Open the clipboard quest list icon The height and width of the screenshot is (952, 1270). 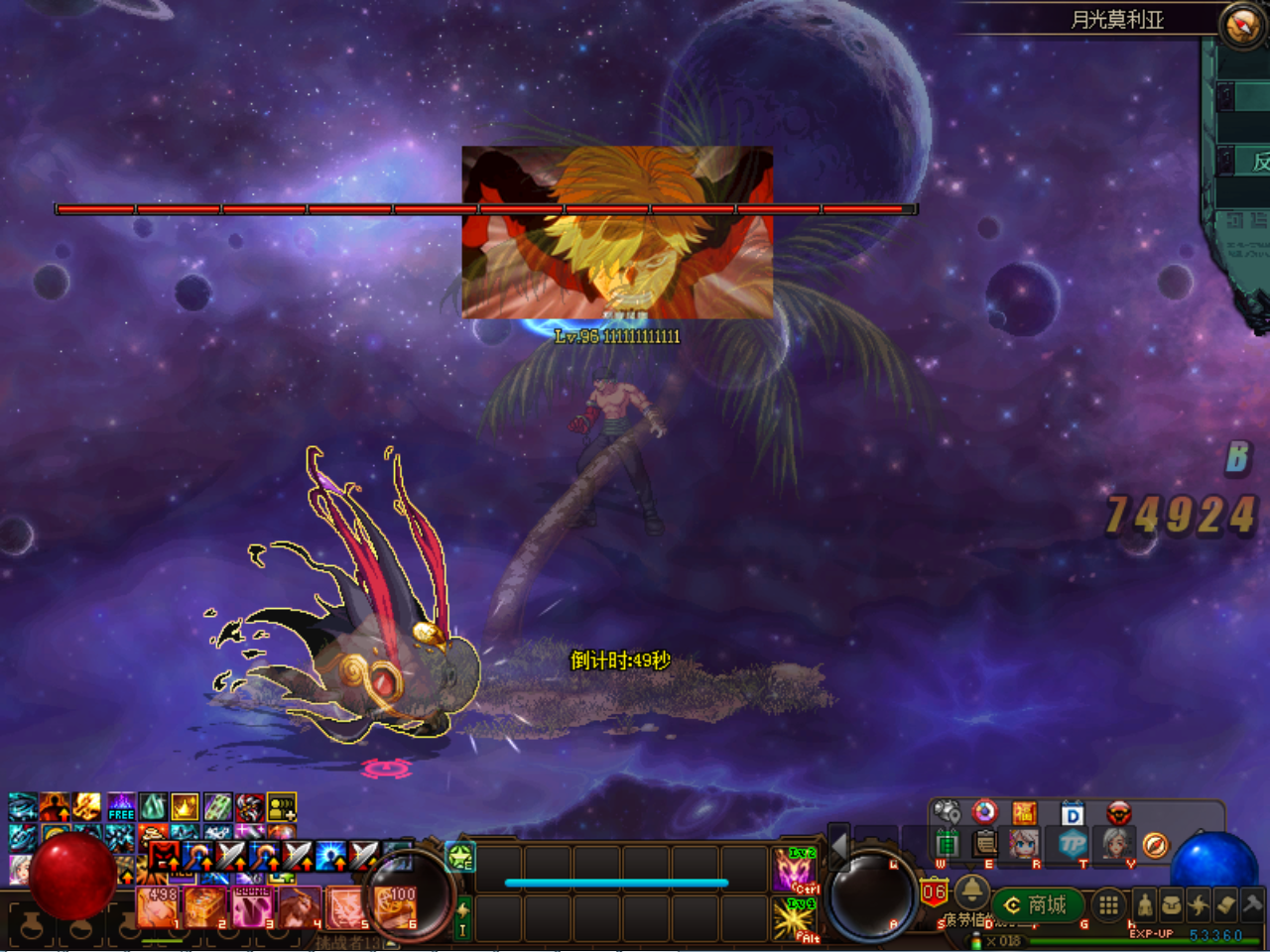(x=985, y=844)
